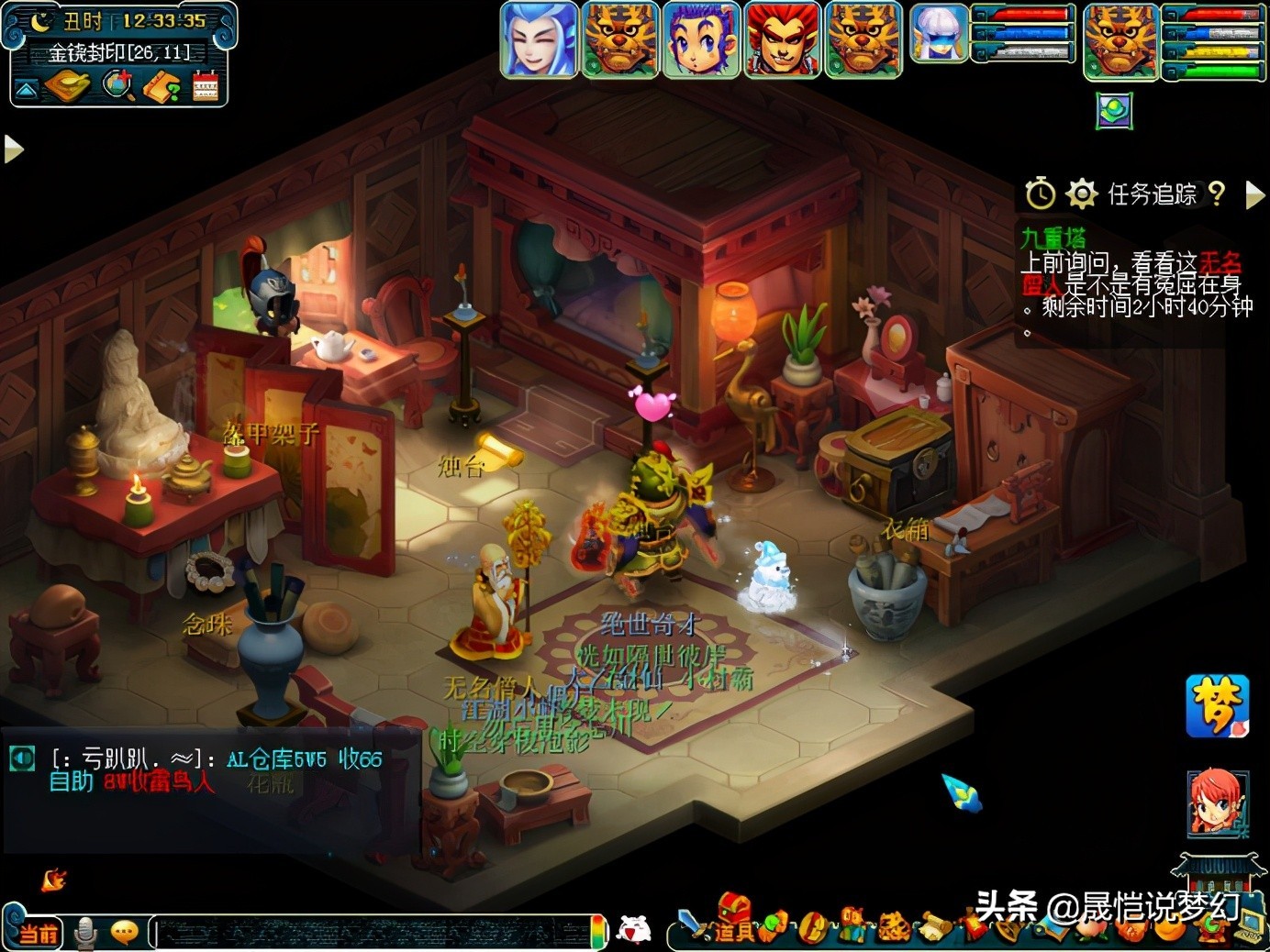This screenshot has width=1270, height=952.
Task: Collapse the top-left panel with blue arrow
Action: coord(26,89)
